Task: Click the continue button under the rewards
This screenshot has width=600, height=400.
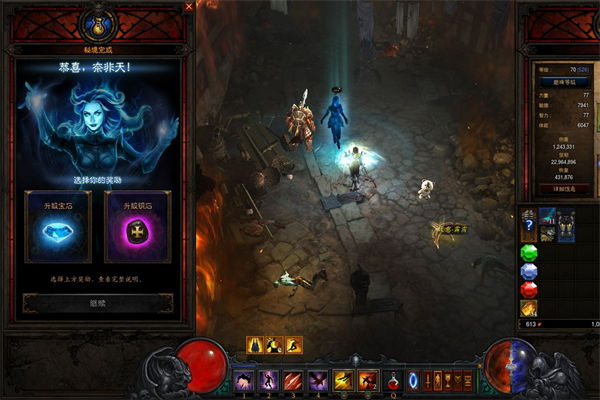Action: tap(98, 303)
